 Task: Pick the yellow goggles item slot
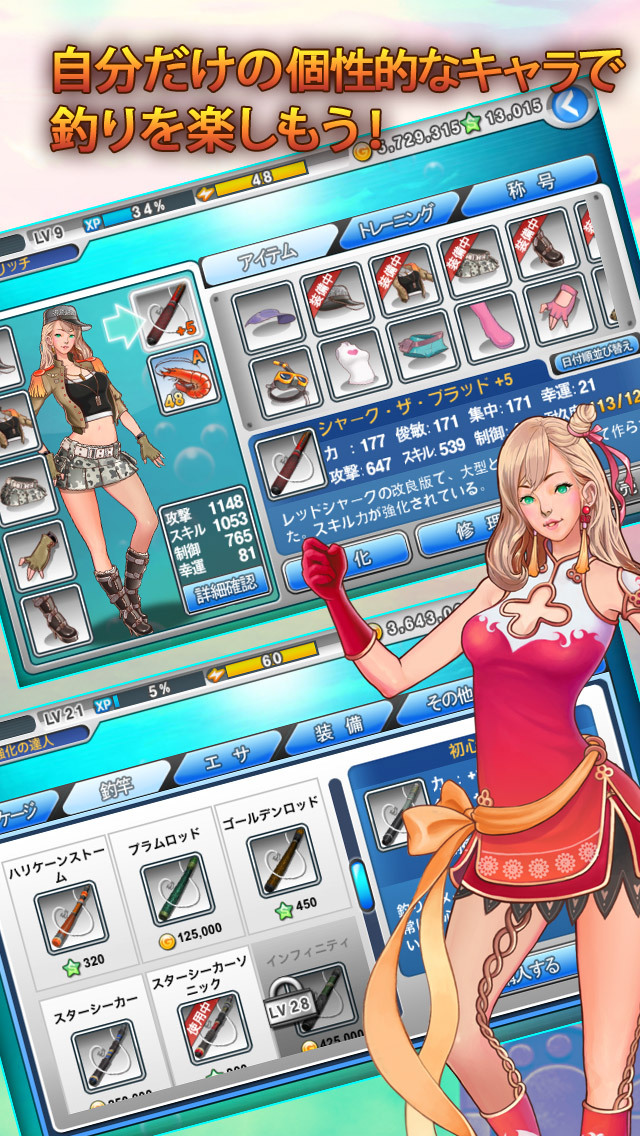(x=286, y=383)
